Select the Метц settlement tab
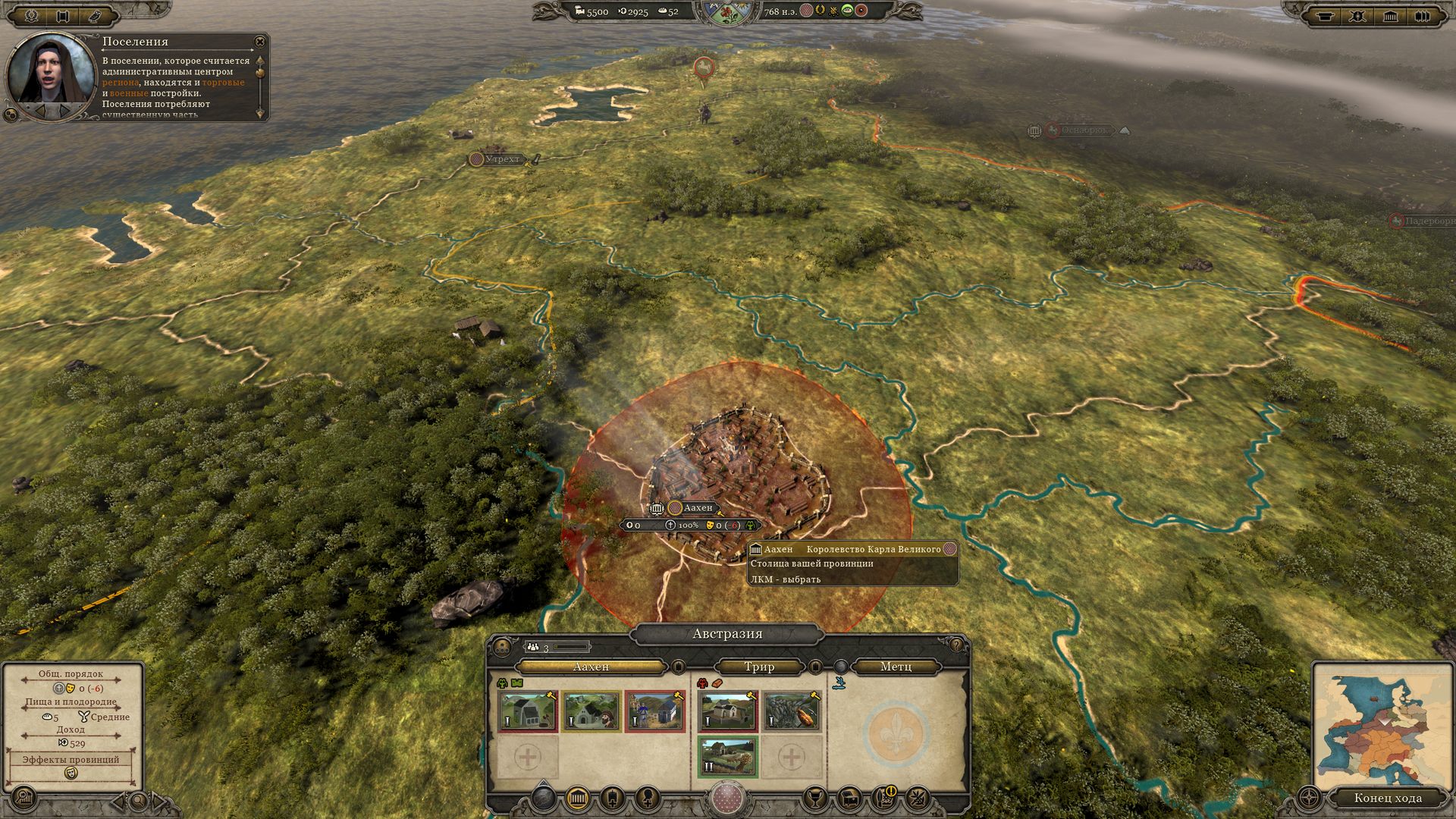 (x=896, y=667)
